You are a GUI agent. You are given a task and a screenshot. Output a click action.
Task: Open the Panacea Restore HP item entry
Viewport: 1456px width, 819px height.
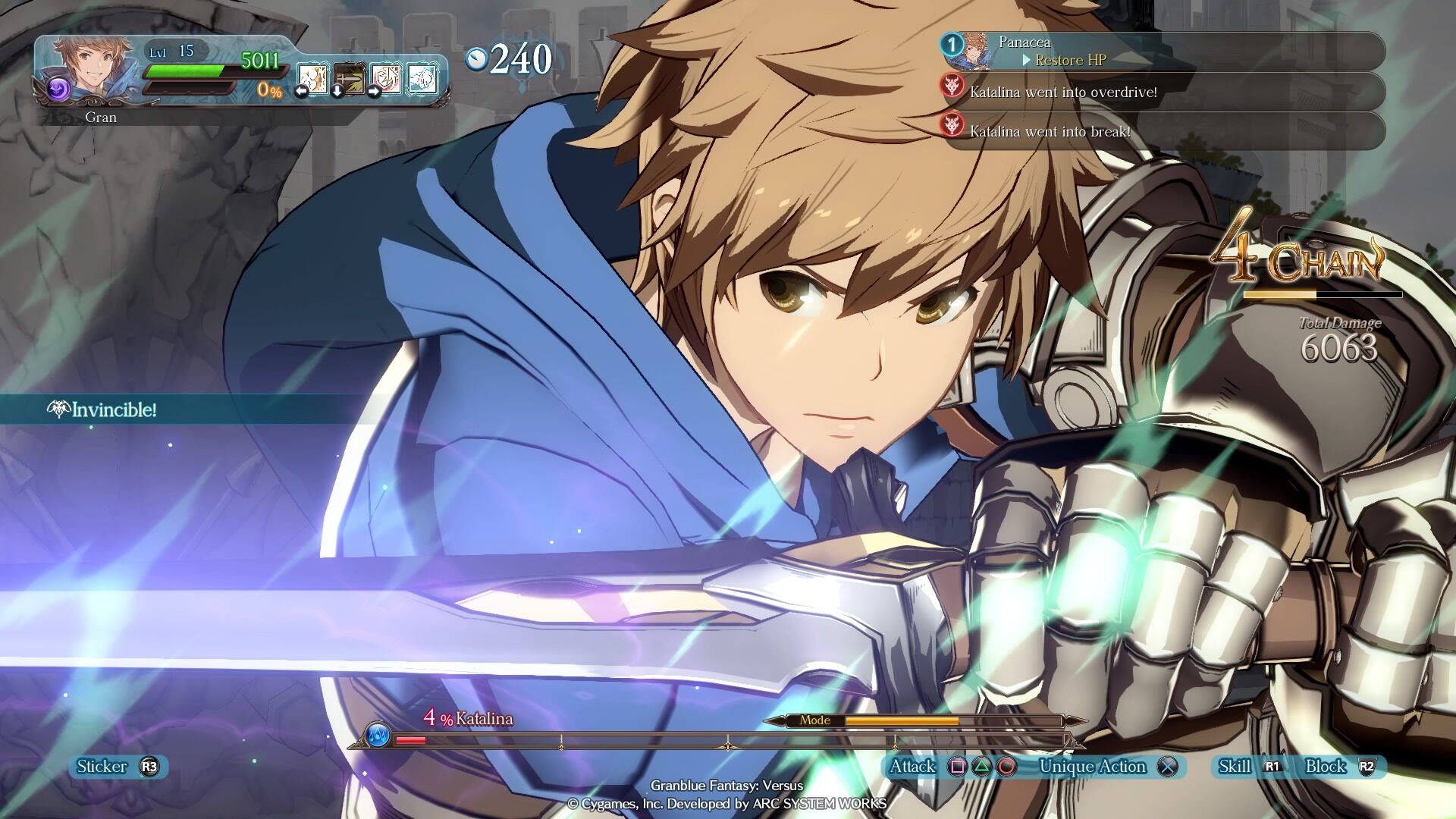click(1163, 51)
